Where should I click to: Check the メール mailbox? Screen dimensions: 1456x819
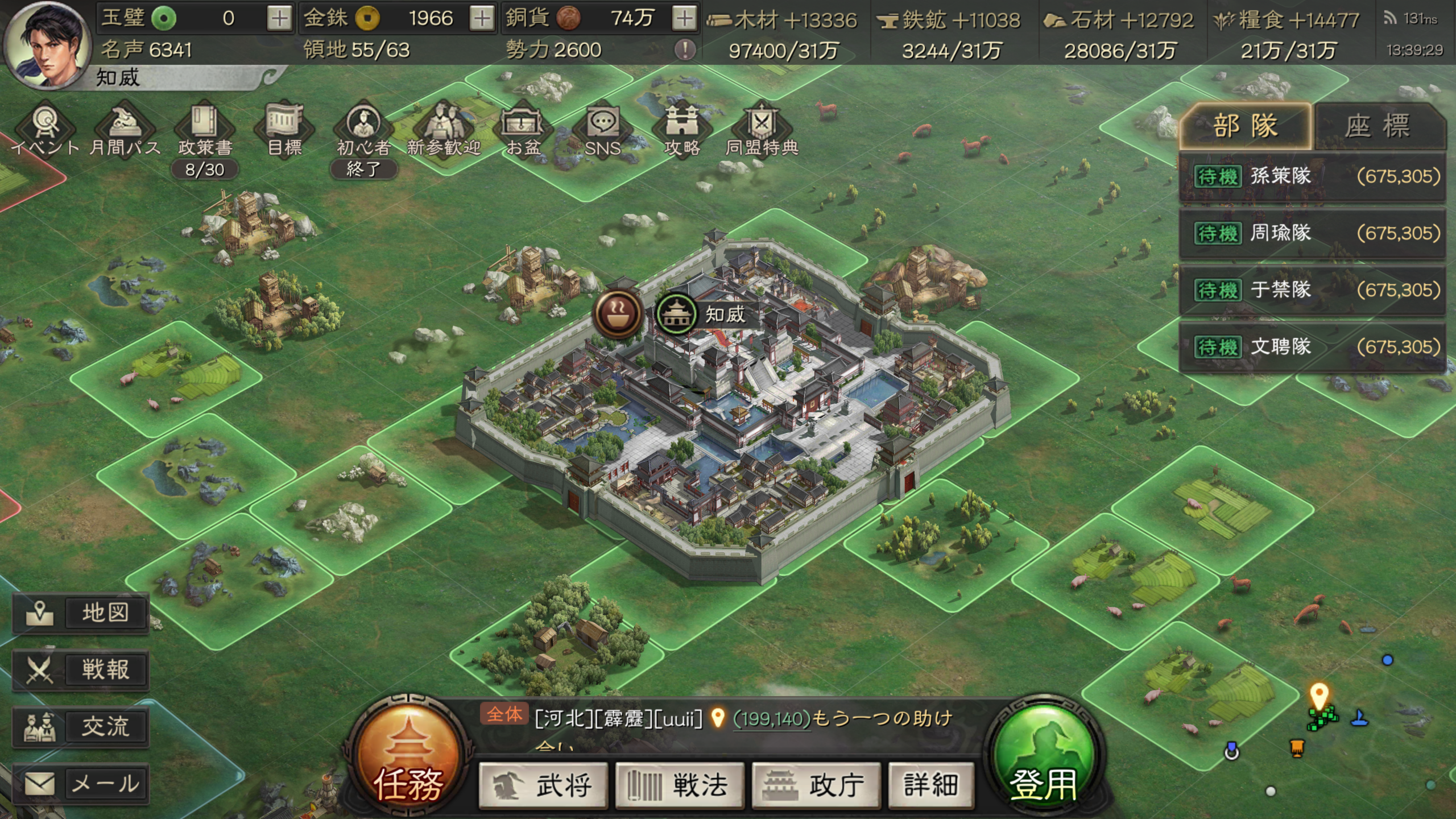coord(81,784)
